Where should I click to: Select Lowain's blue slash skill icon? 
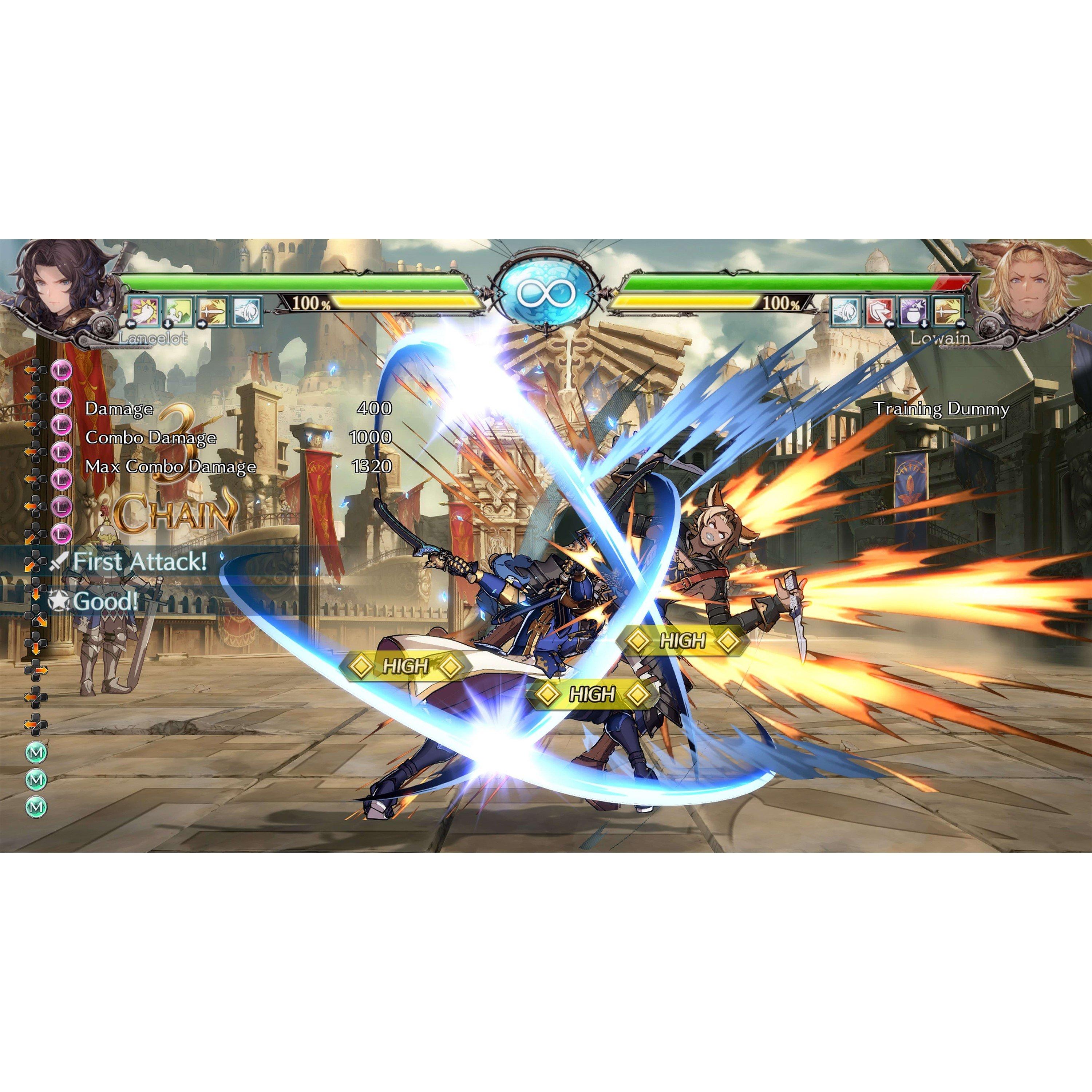[846, 311]
